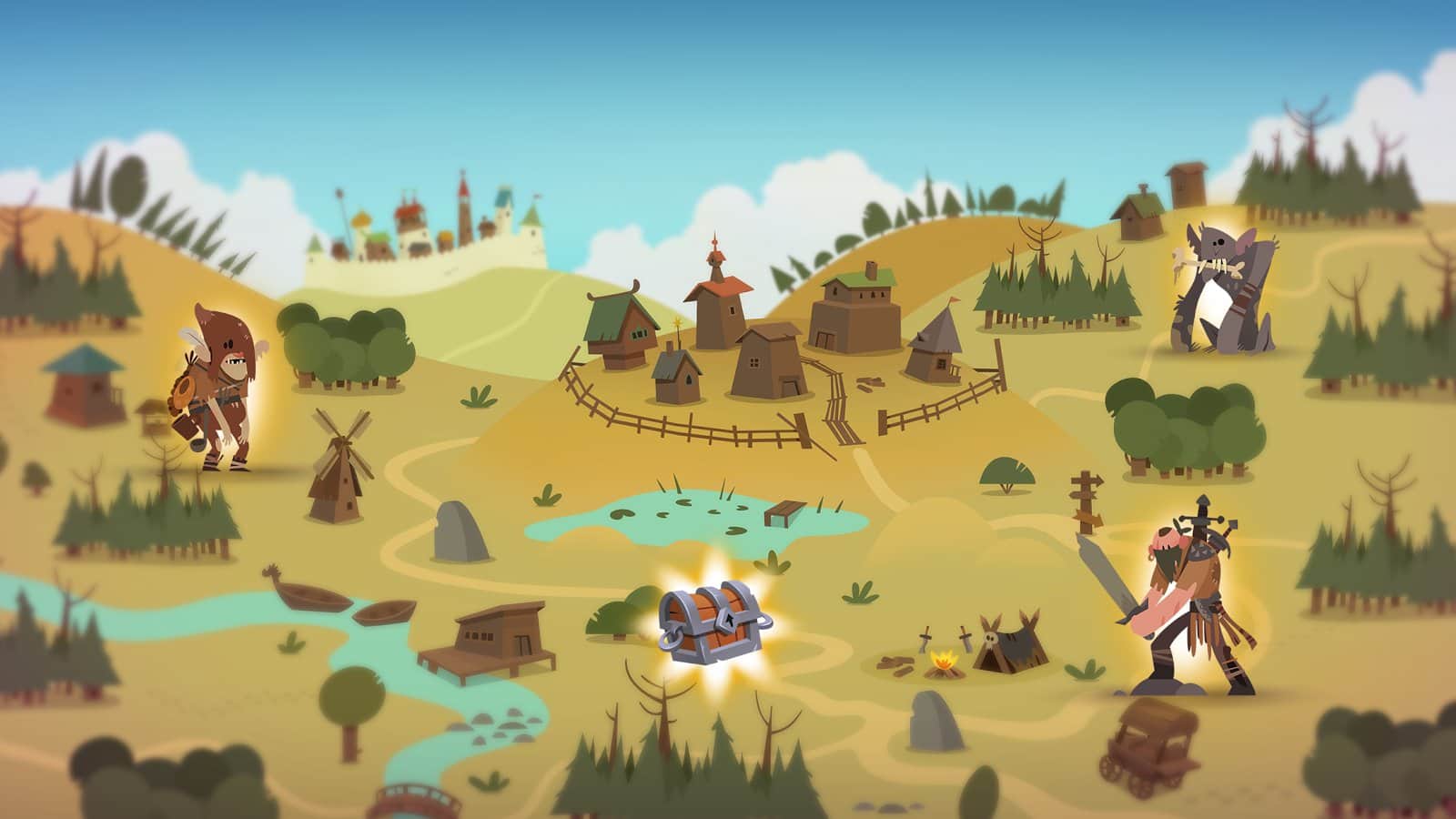
Task: Select the glowing treasure chest
Action: pyautogui.click(x=716, y=623)
